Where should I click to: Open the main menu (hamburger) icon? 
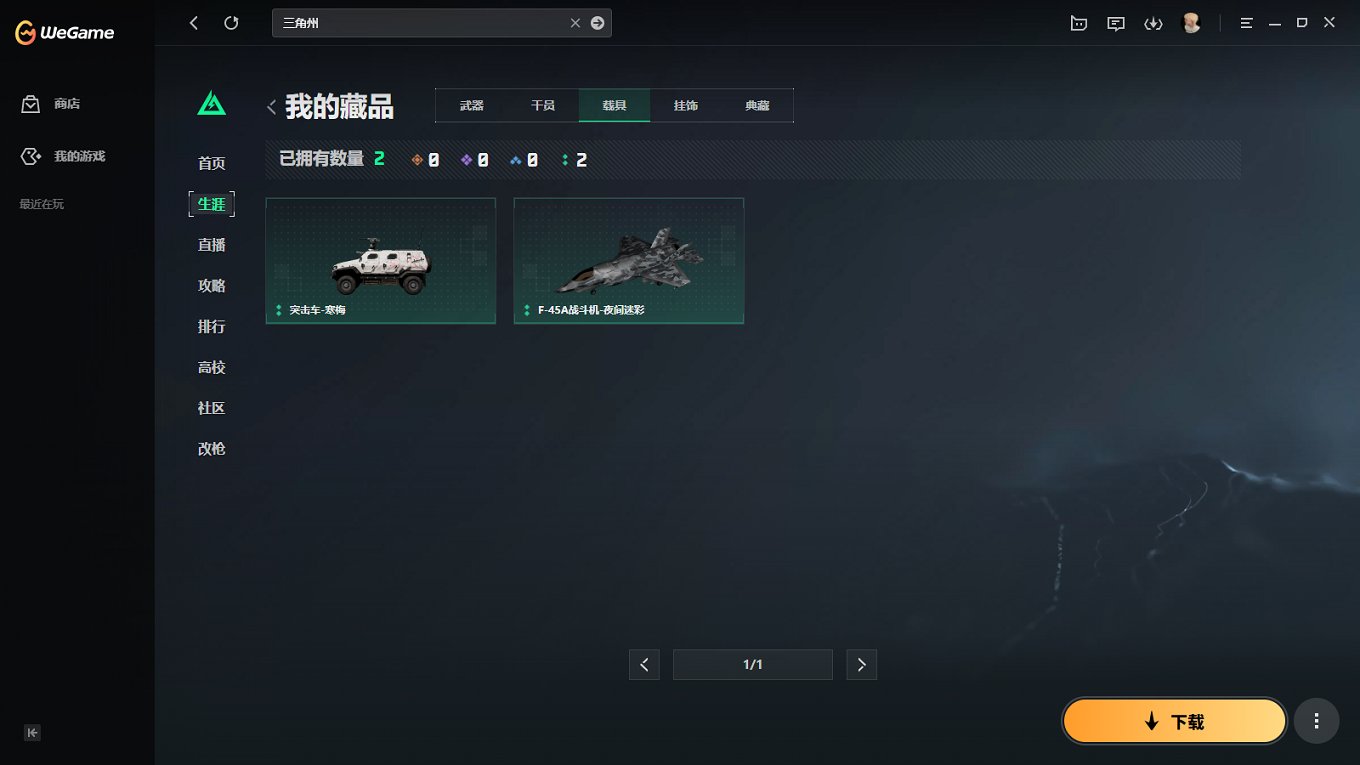click(1246, 22)
